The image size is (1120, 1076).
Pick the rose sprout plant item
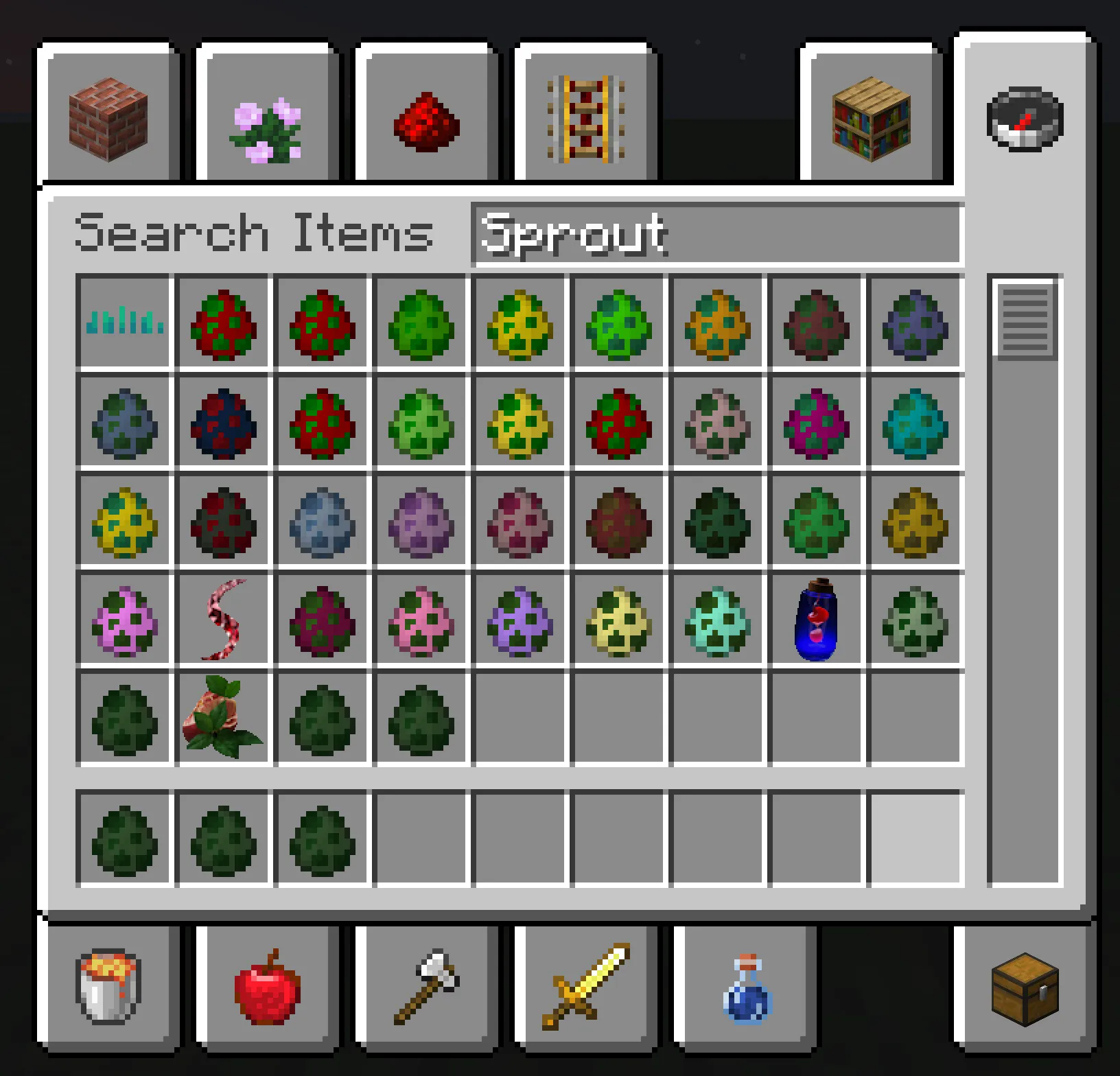pos(223,718)
